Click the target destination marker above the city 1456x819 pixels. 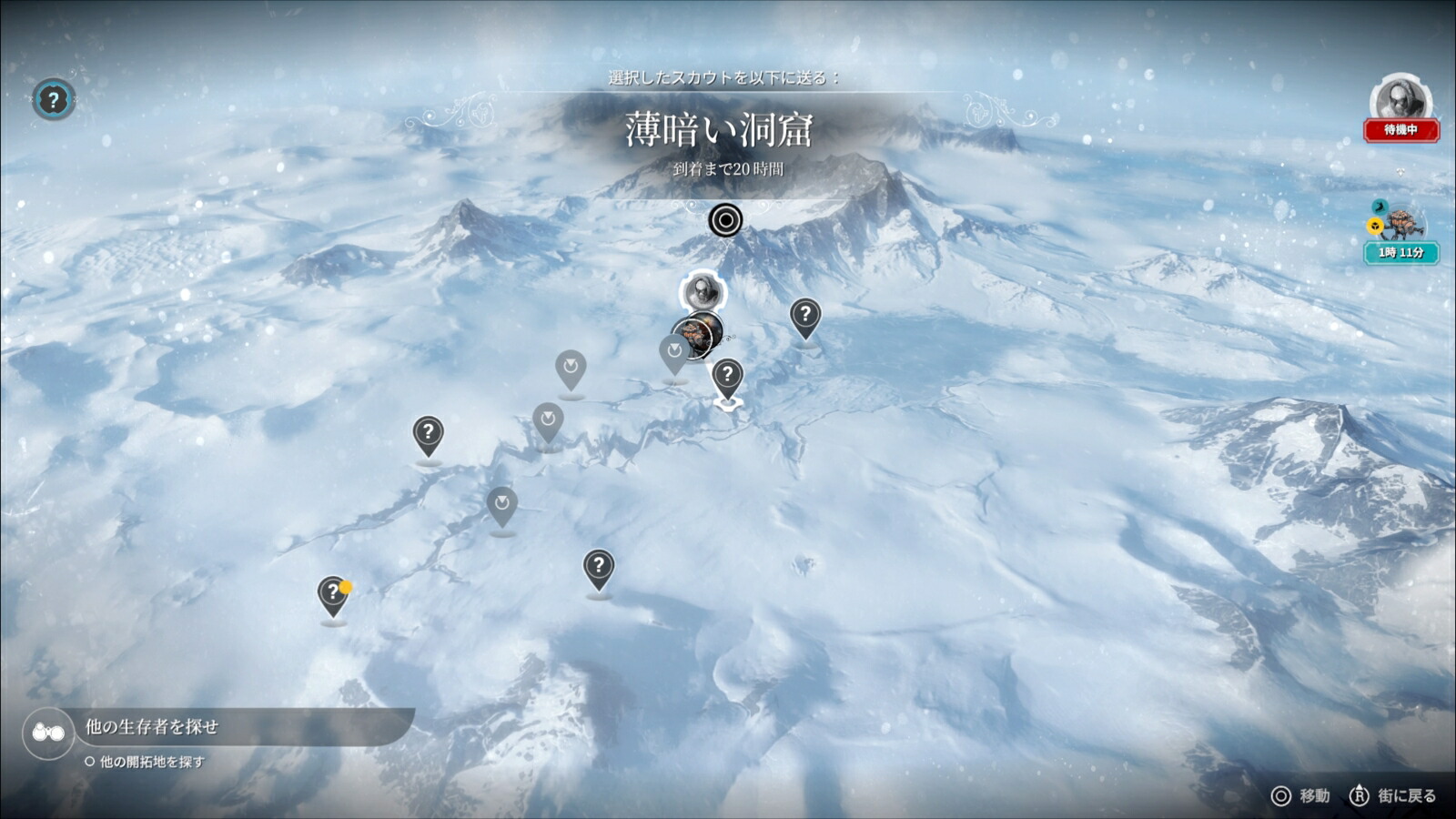tap(724, 220)
